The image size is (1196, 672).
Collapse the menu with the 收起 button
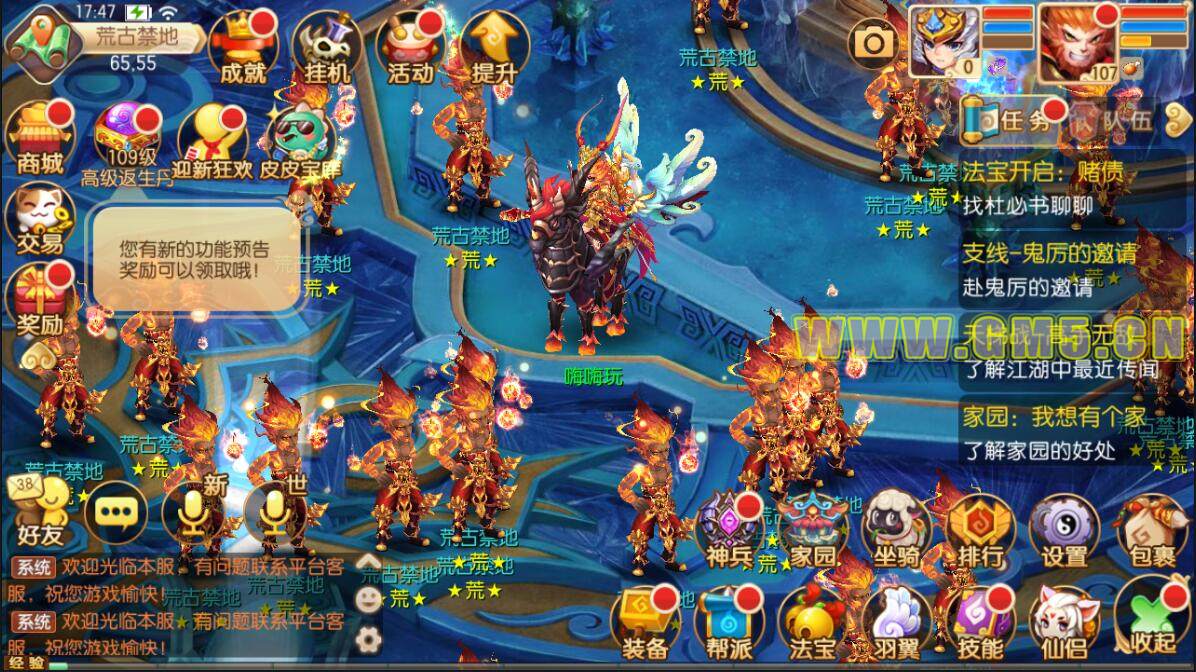click(1150, 618)
